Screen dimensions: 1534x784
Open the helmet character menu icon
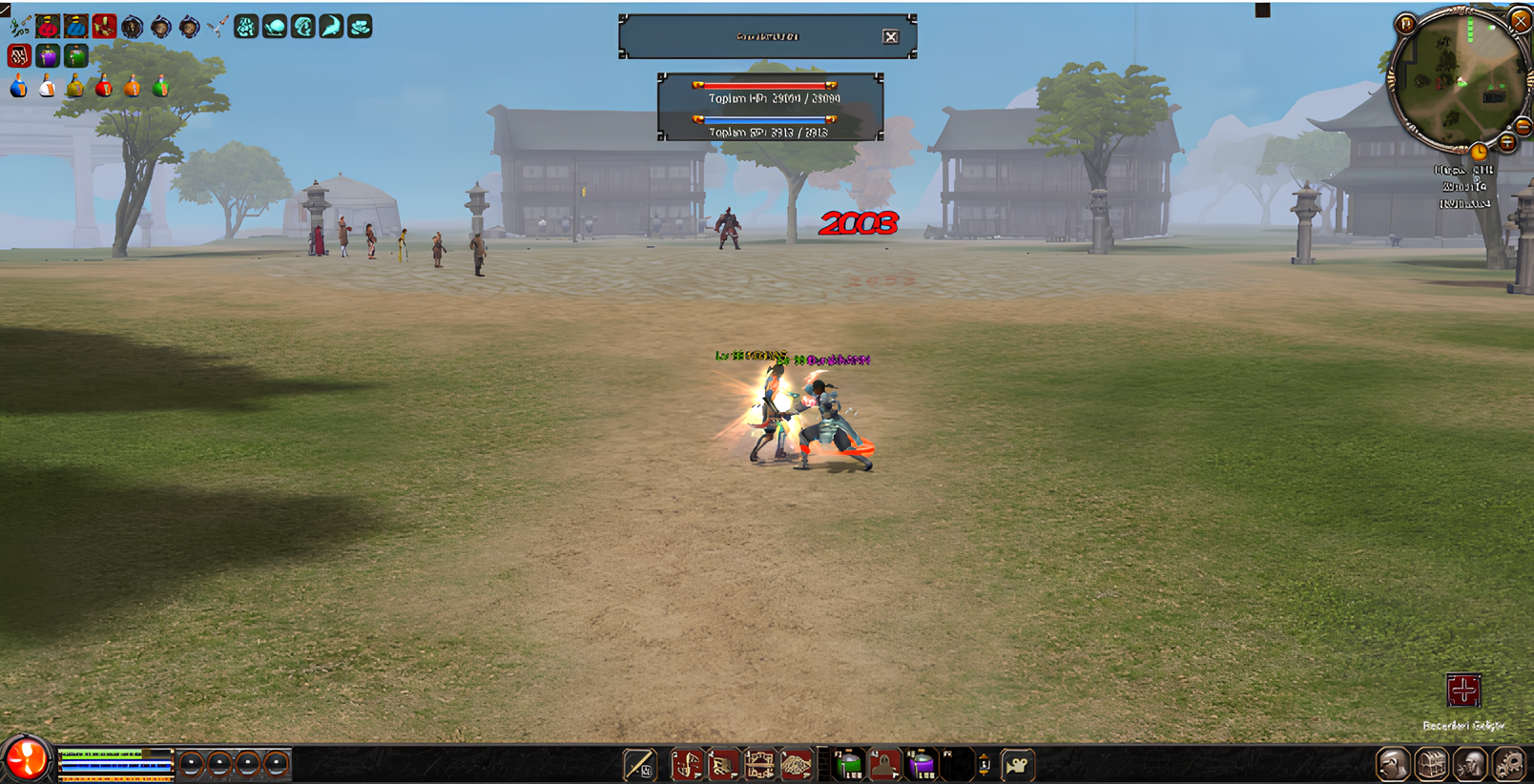(1393, 765)
